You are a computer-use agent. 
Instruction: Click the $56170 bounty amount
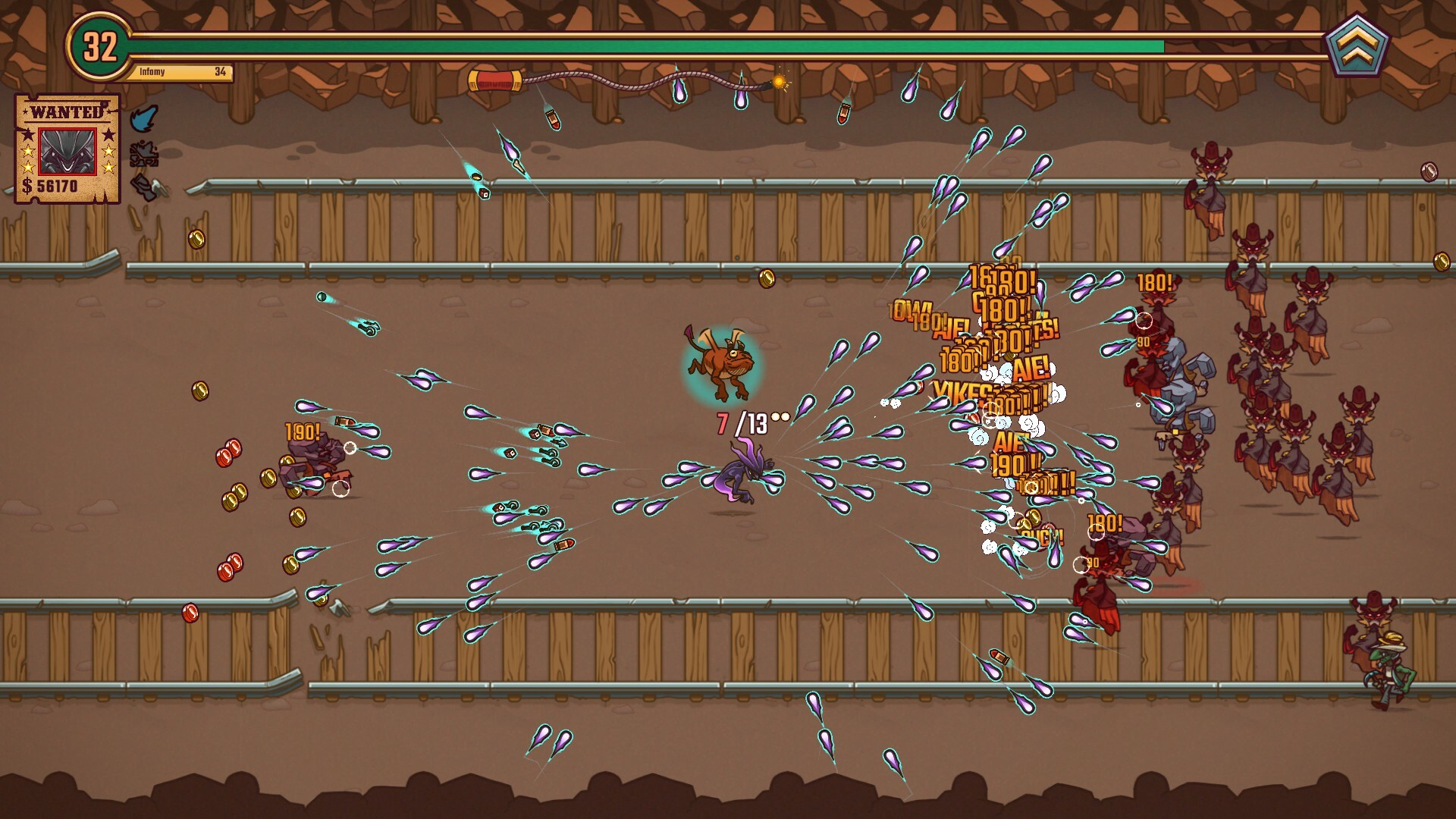click(51, 185)
